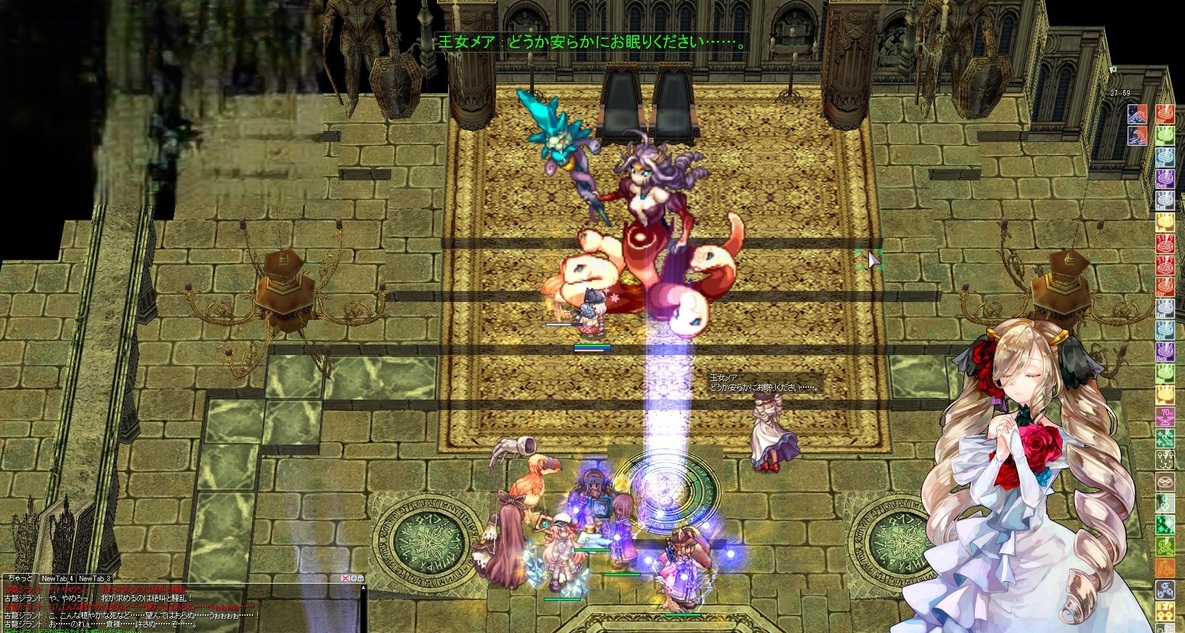Open the NewTab 4 chat tab
This screenshot has height=633, width=1185.
(58, 578)
